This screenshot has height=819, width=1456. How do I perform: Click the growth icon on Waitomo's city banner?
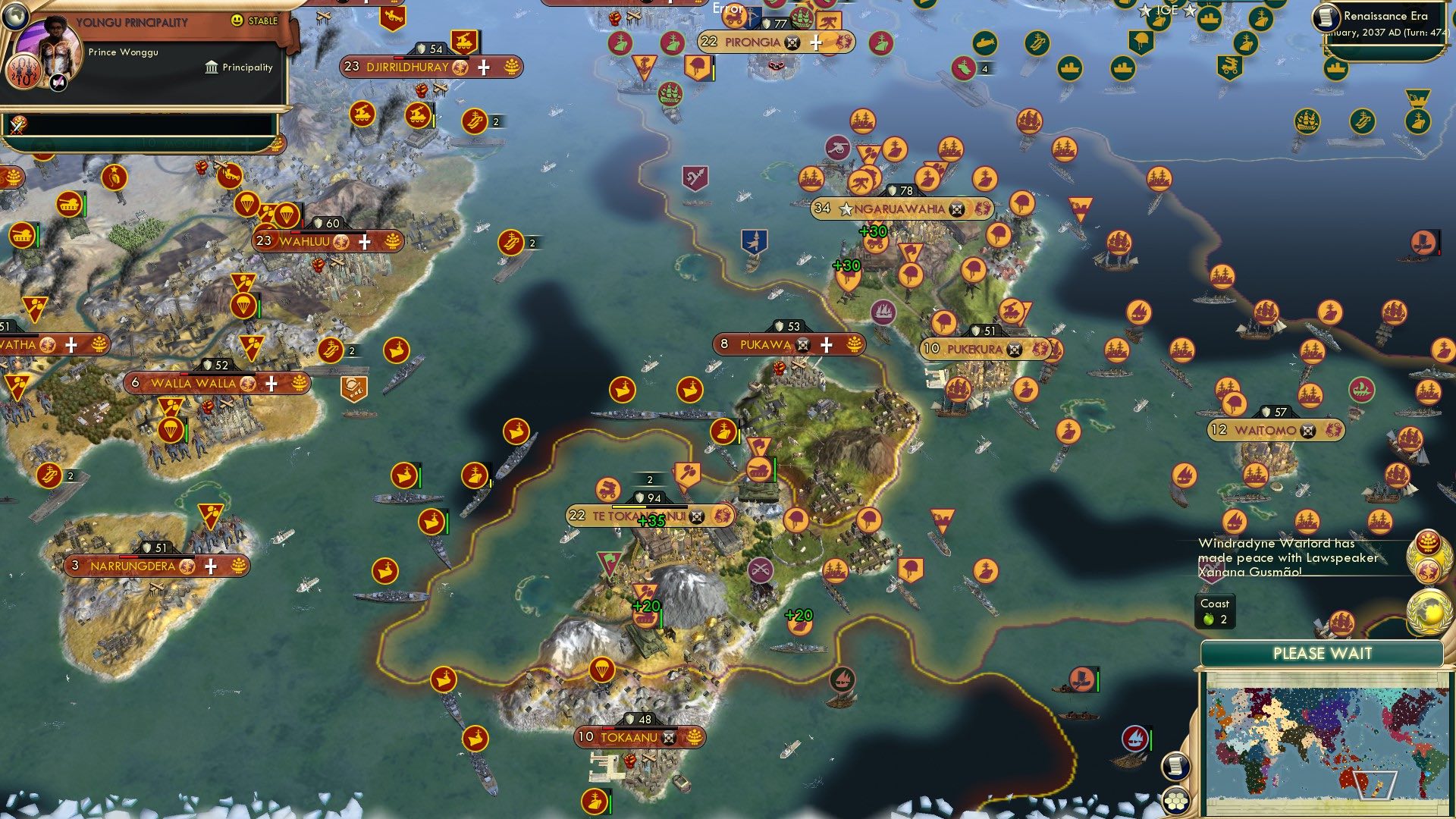(x=1332, y=428)
